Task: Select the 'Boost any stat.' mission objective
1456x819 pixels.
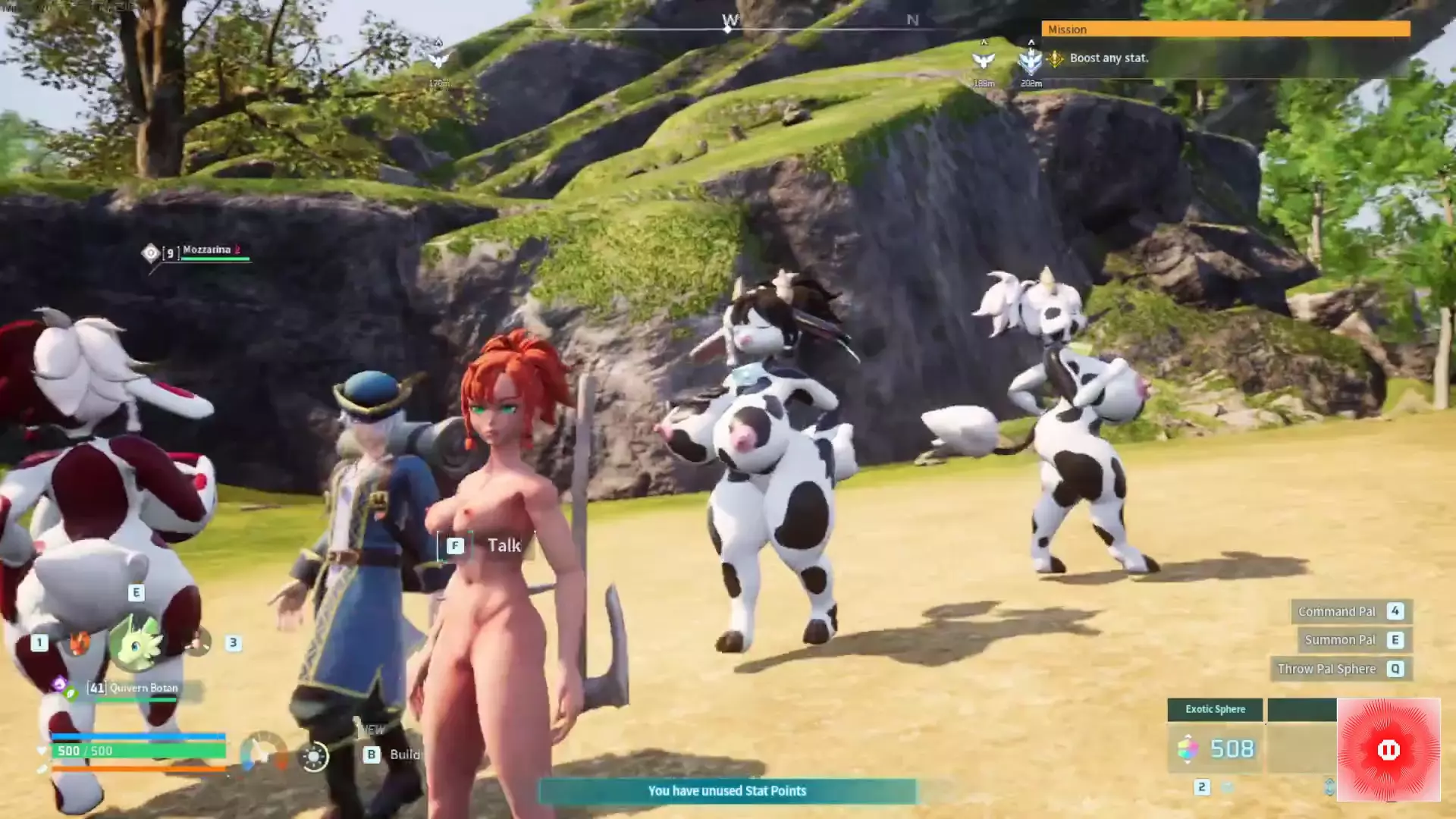Action: click(1109, 58)
